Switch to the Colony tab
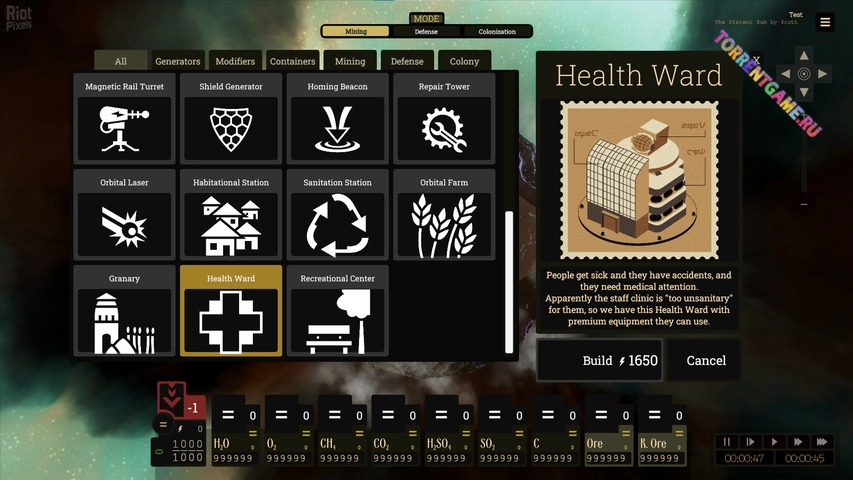 point(464,62)
